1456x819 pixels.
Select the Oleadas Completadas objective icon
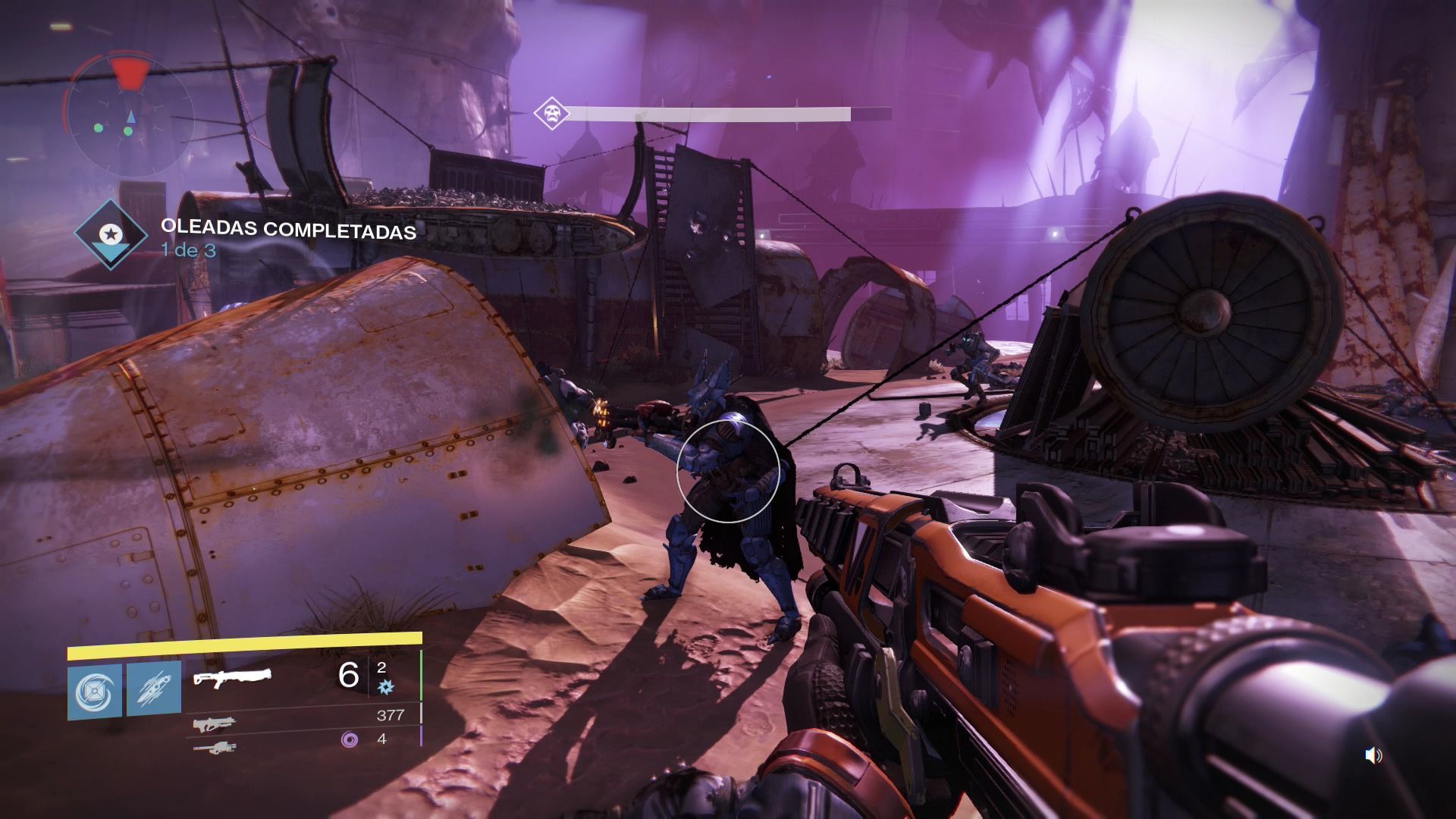click(x=111, y=234)
